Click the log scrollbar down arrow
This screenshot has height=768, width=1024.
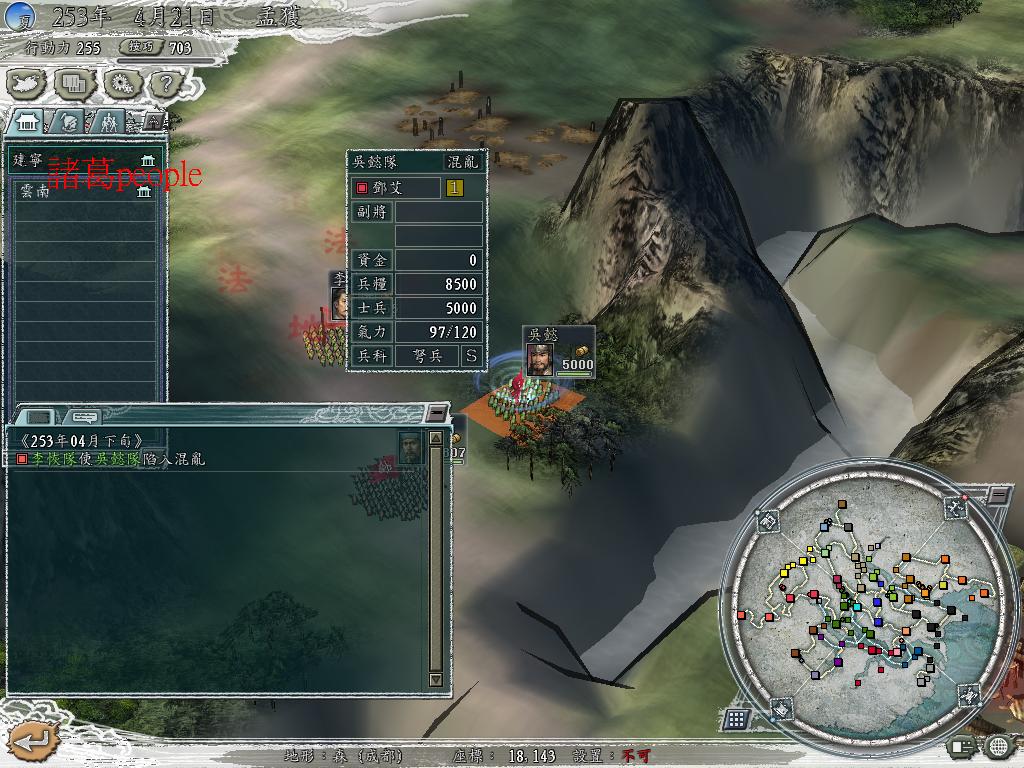pyautogui.click(x=436, y=679)
